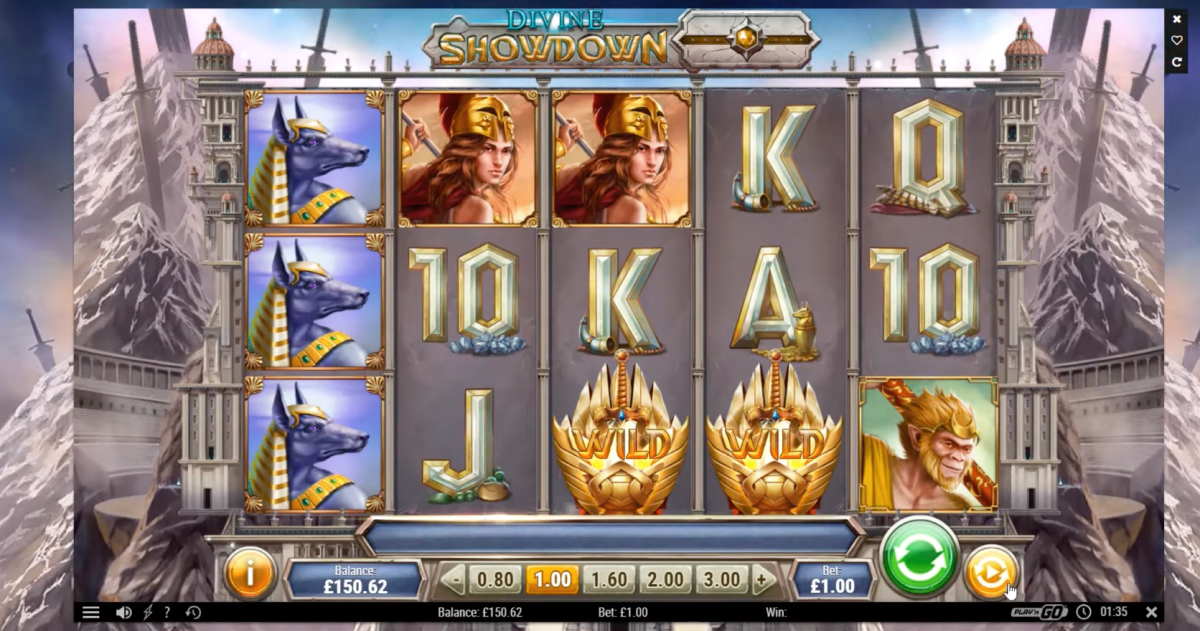Decrease the bet with the minus button

pyautogui.click(x=456, y=579)
